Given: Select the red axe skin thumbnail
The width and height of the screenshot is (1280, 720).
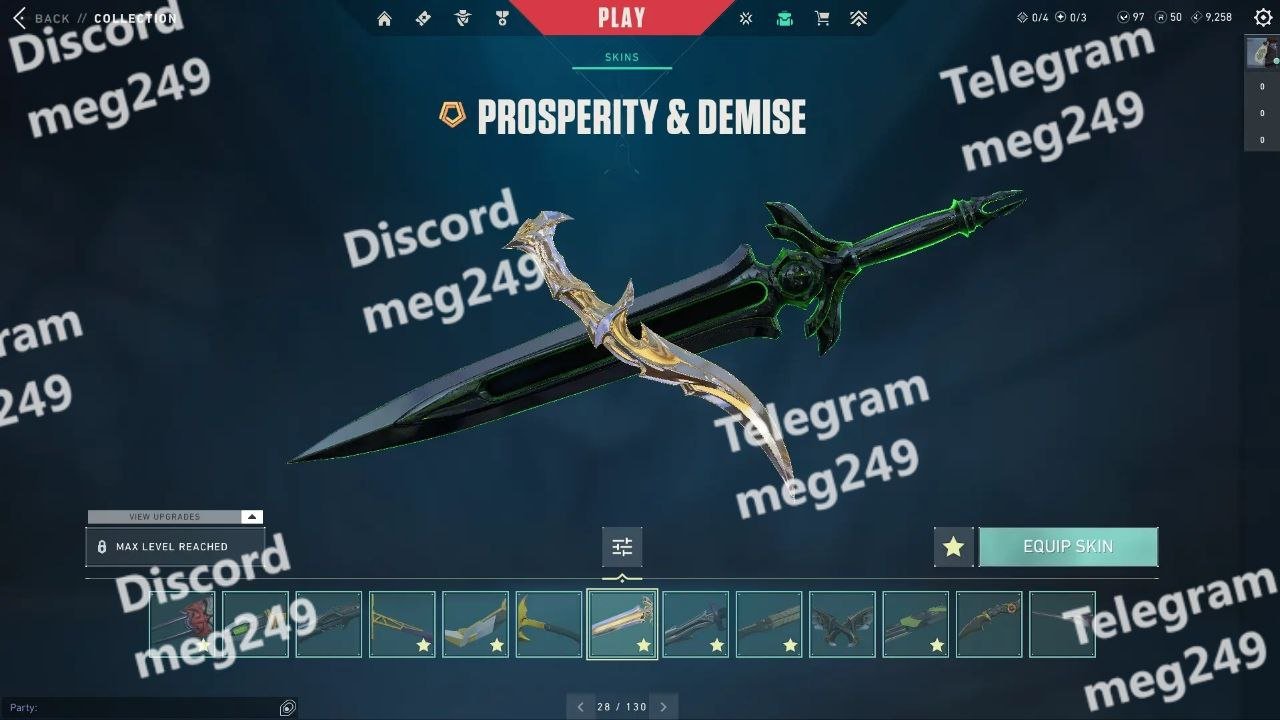Looking at the screenshot, I should (x=182, y=624).
